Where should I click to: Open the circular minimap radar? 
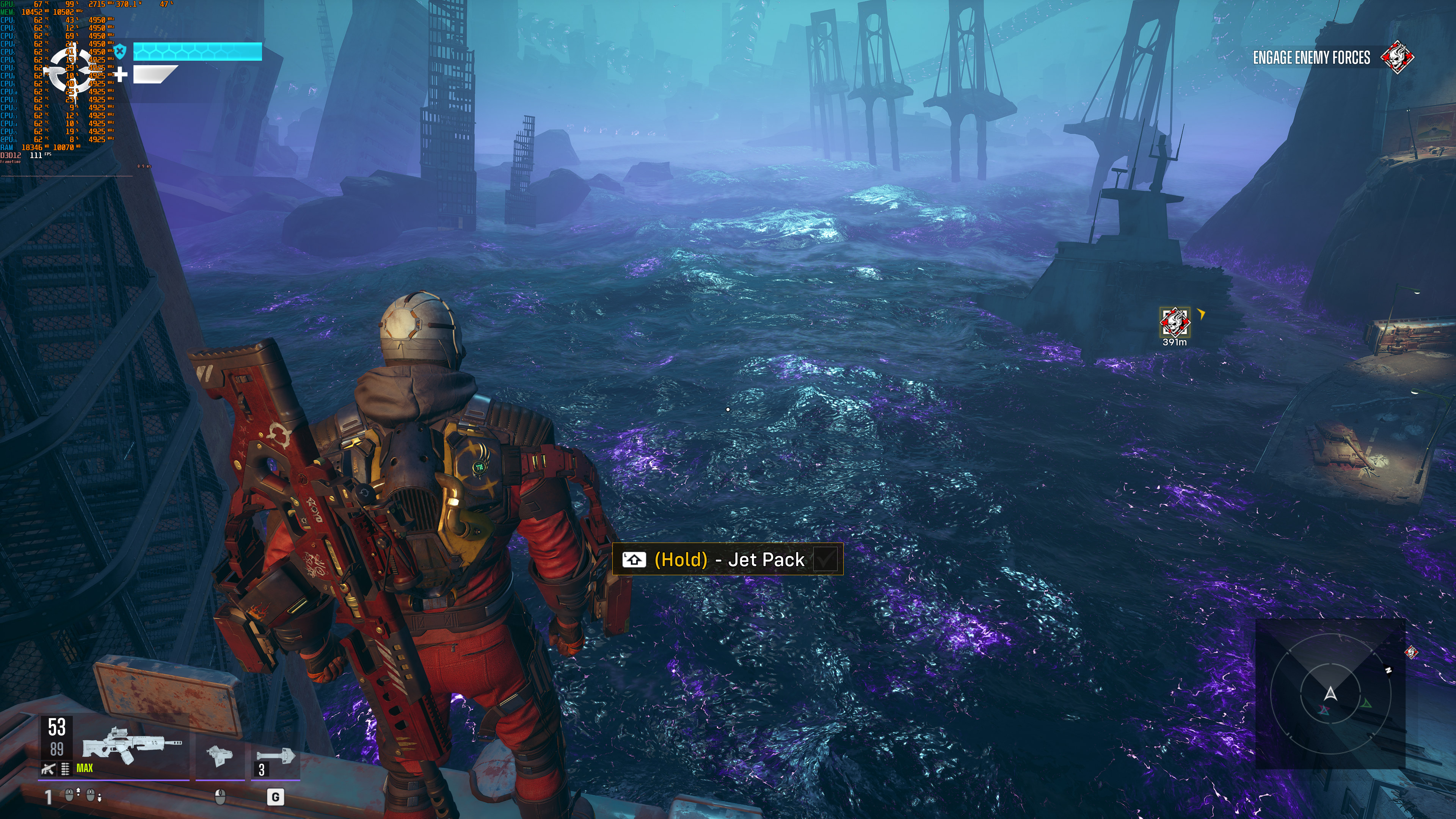1329,694
